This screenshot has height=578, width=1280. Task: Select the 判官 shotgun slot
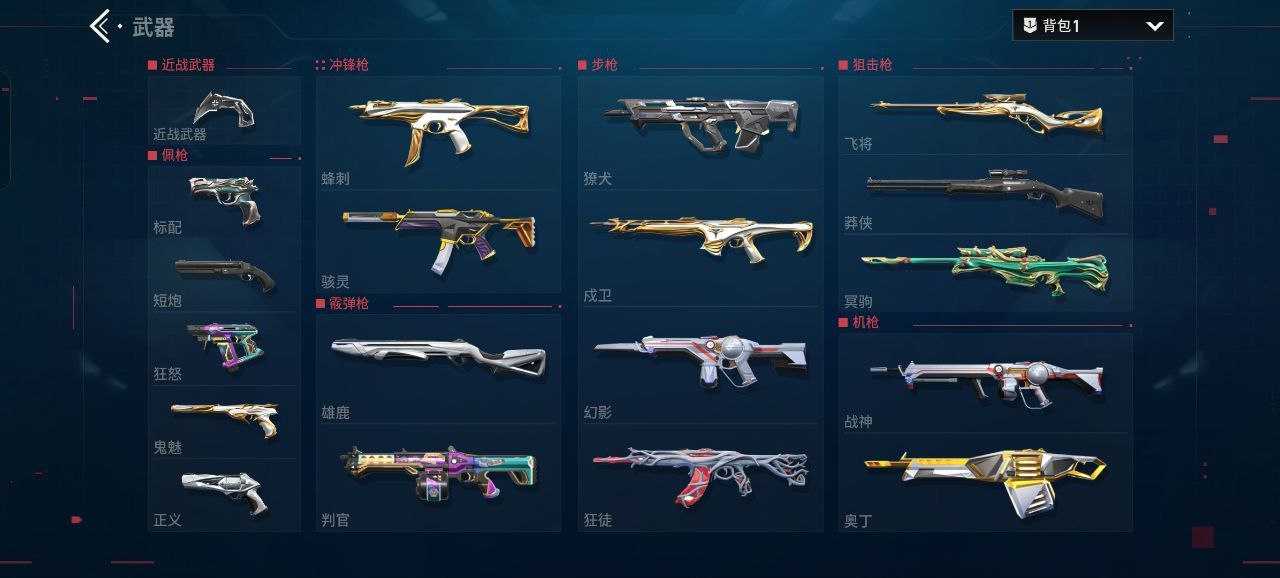tap(438, 476)
